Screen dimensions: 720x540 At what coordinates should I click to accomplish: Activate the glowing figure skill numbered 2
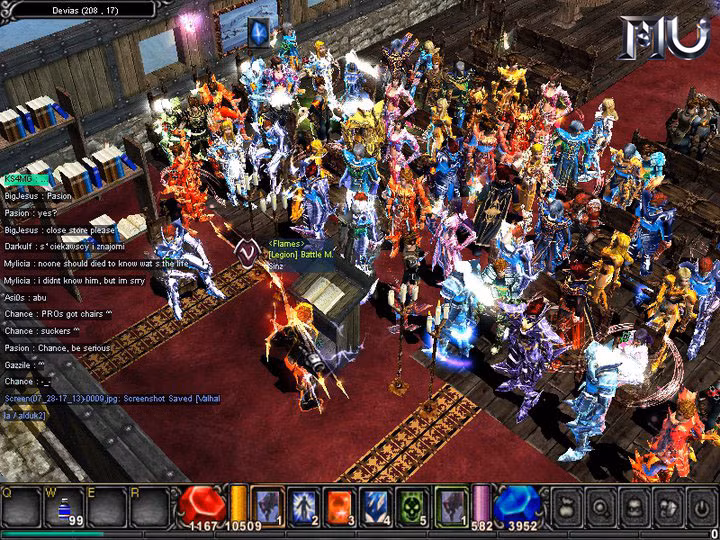(304, 507)
